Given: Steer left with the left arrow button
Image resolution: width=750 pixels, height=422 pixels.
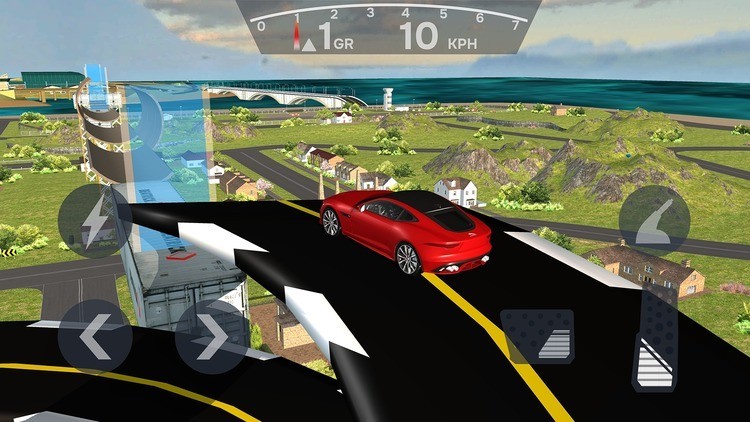Looking at the screenshot, I should pos(95,336).
